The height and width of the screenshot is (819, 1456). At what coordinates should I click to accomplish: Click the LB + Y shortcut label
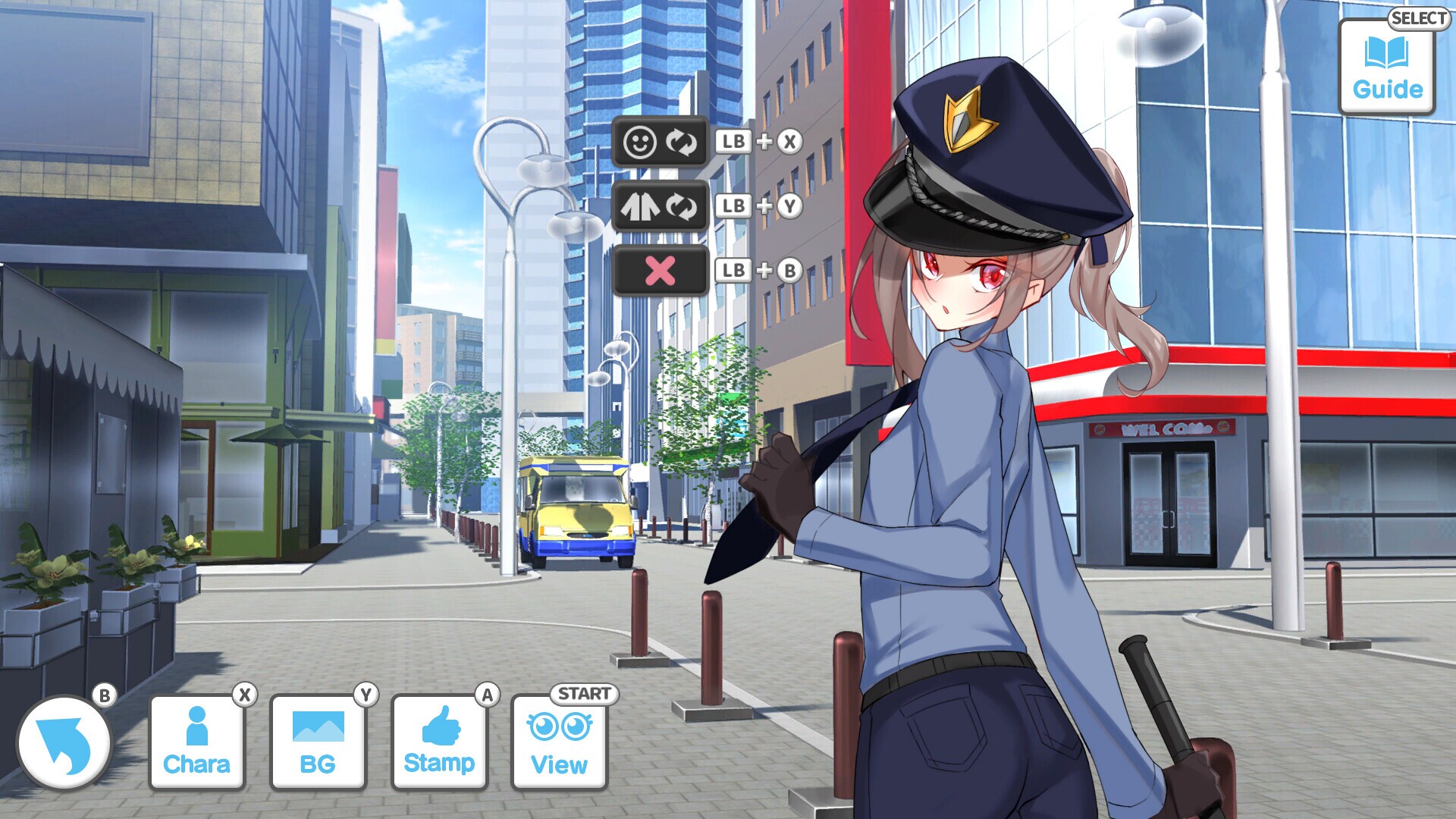pyautogui.click(x=759, y=206)
